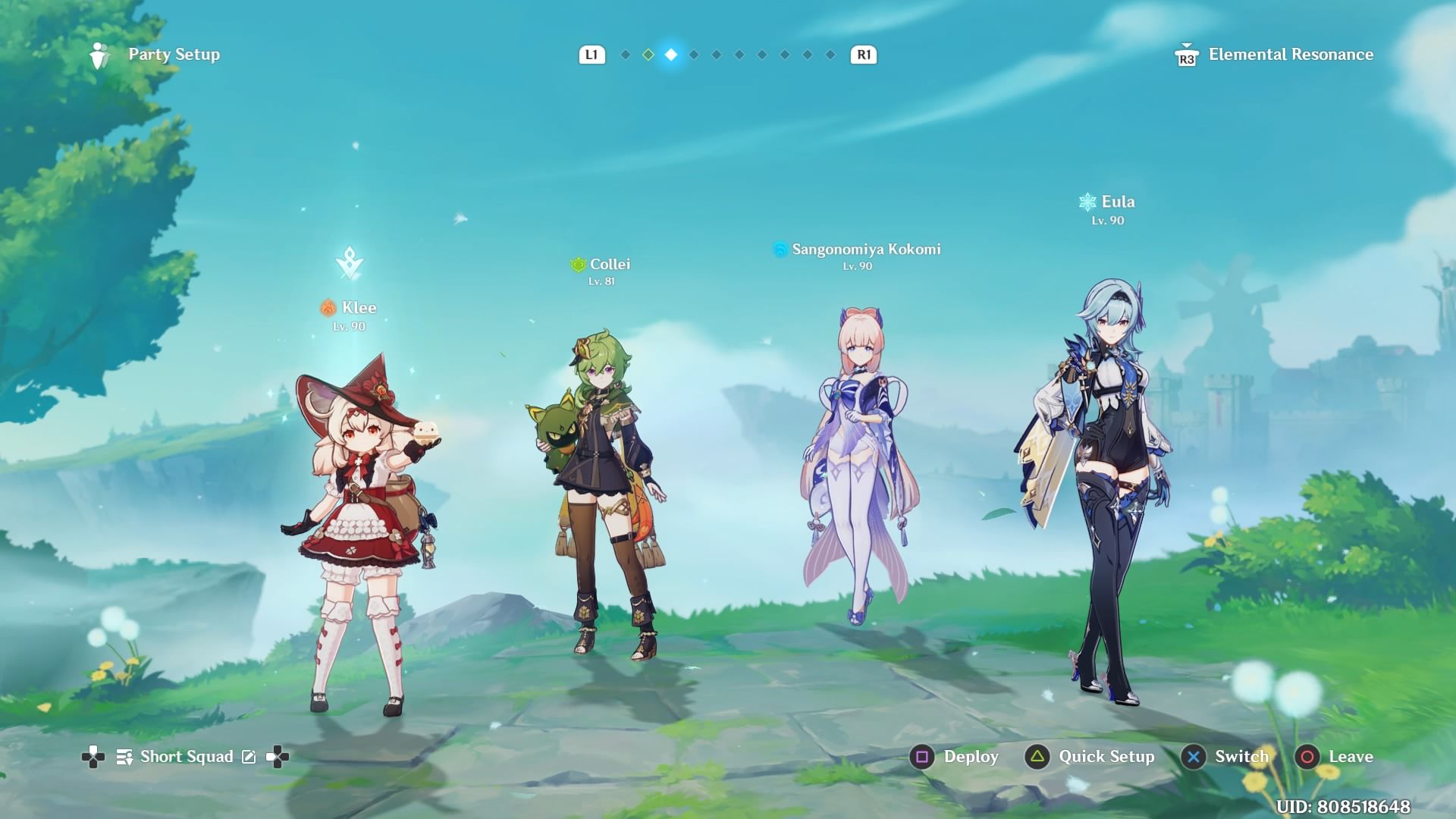Image resolution: width=1456 pixels, height=819 pixels.
Task: Click the red Circle Leave icon
Action: tap(1307, 757)
